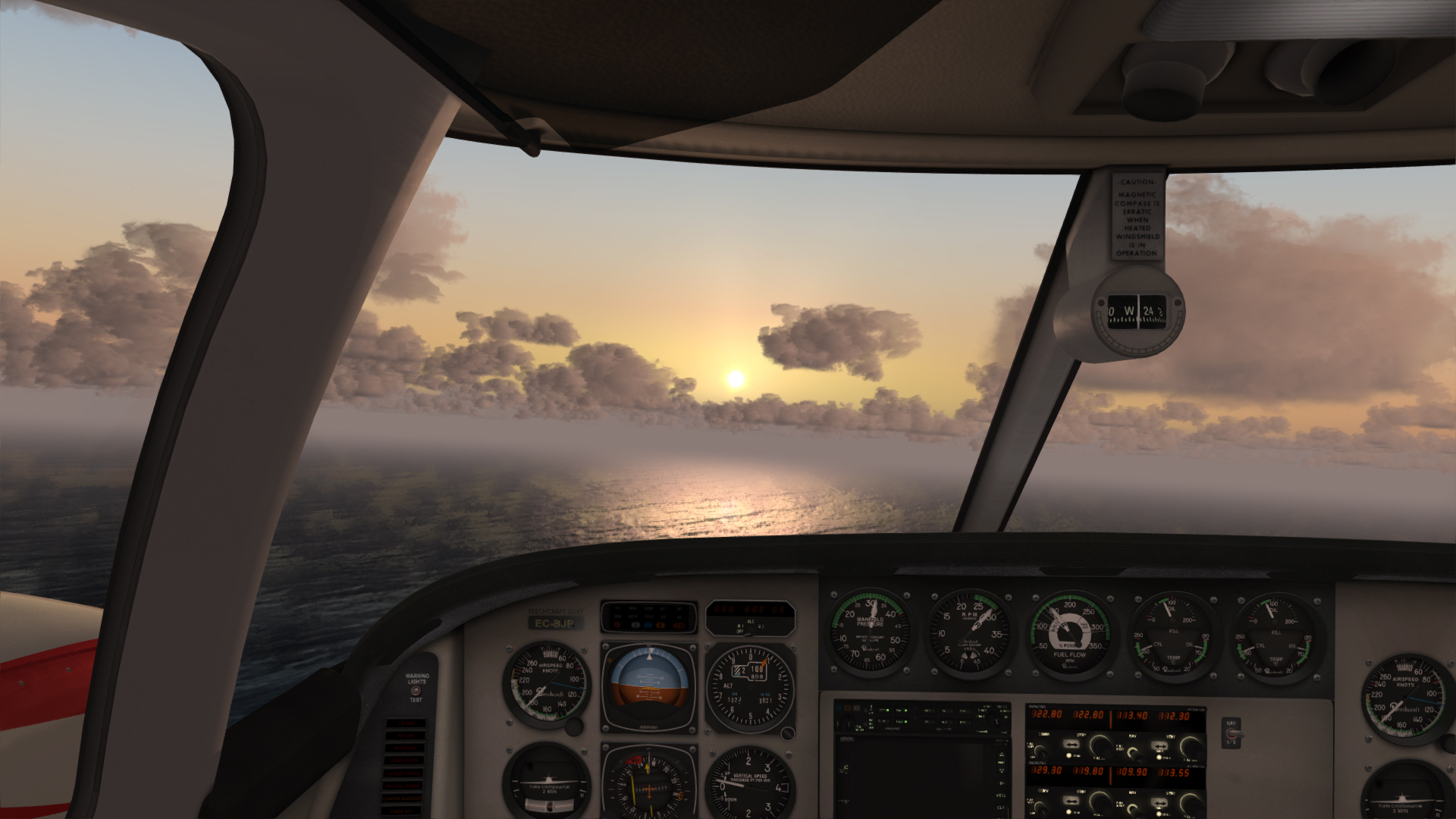Flip the NAV/GPS toggle switch
1456x819 pixels.
point(1229,733)
